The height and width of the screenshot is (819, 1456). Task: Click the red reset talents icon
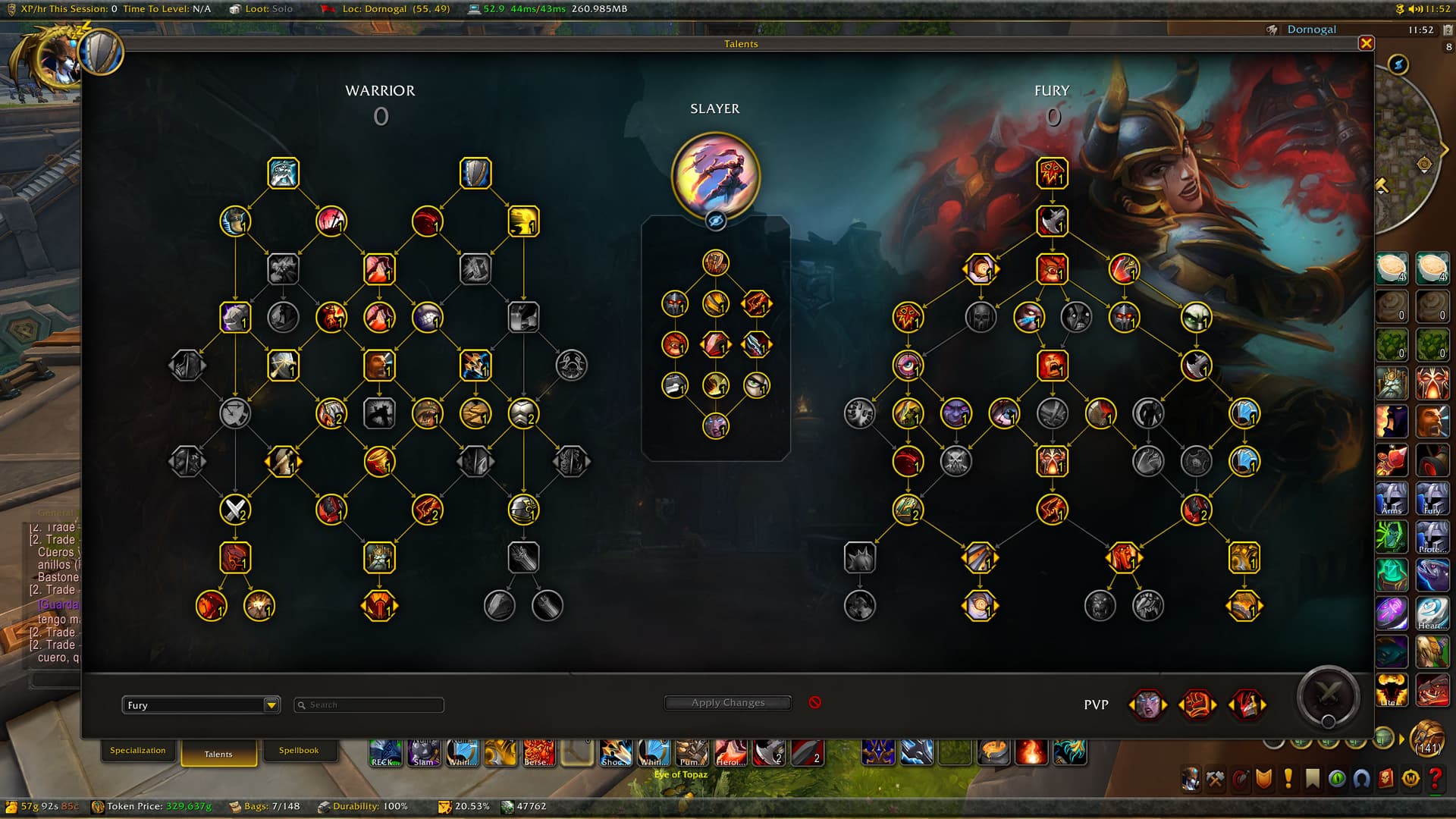tap(815, 702)
